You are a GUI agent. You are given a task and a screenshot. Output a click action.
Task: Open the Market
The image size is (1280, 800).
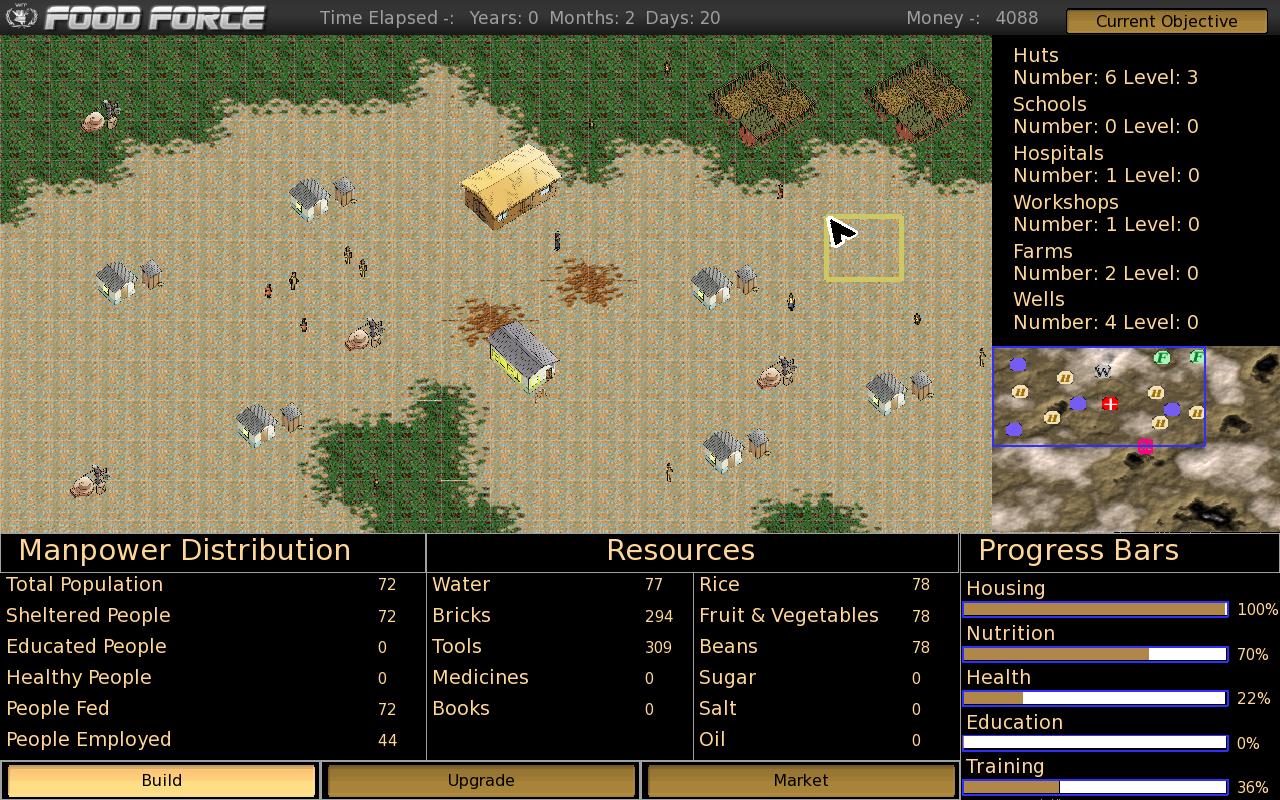pyautogui.click(x=800, y=780)
